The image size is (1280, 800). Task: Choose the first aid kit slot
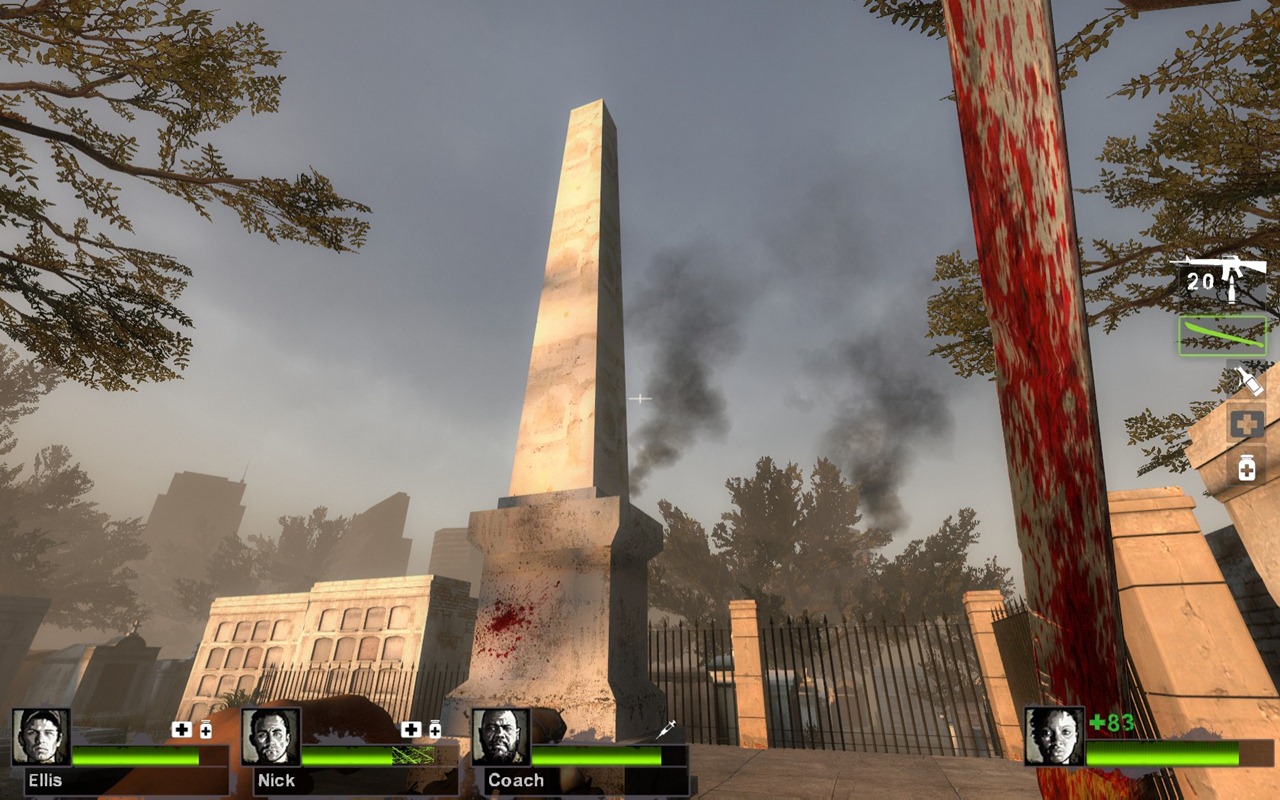1246,424
